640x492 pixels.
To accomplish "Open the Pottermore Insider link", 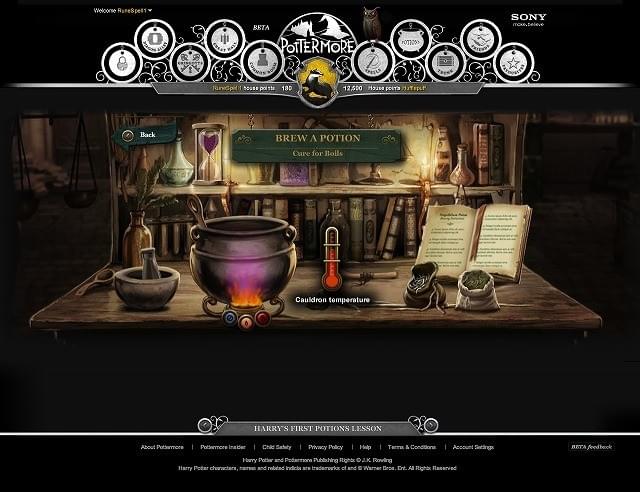I will tap(223, 447).
